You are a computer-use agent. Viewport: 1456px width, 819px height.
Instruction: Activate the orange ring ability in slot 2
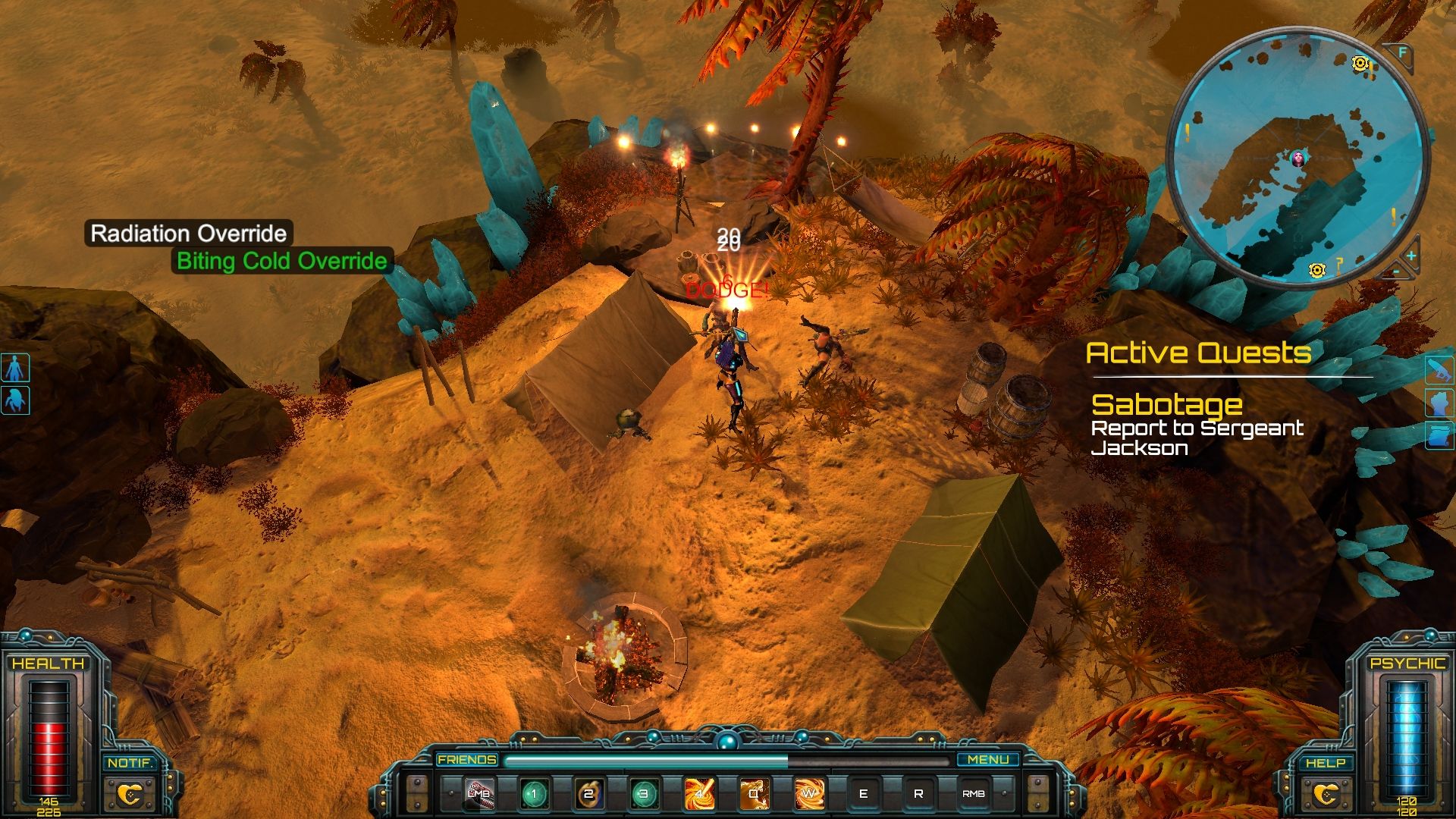pyautogui.click(x=588, y=794)
